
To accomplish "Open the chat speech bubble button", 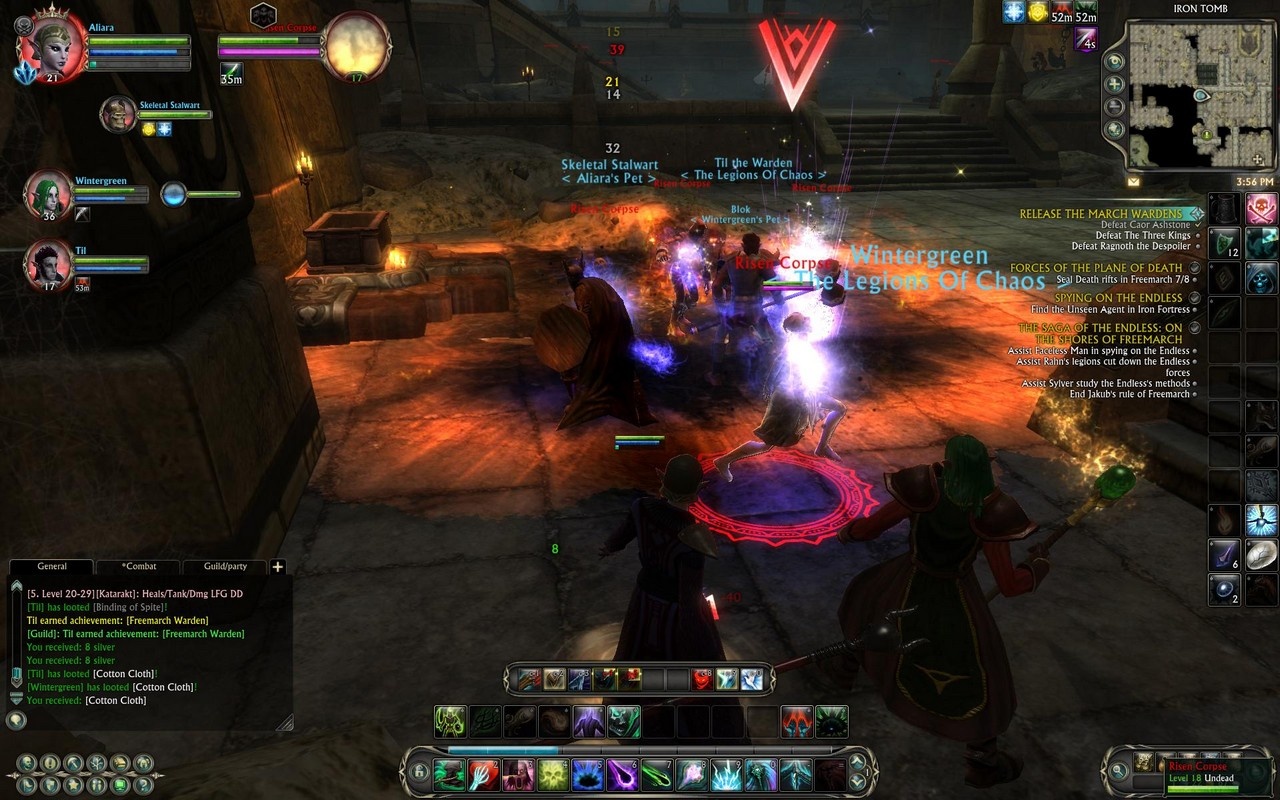I will click(x=16, y=719).
